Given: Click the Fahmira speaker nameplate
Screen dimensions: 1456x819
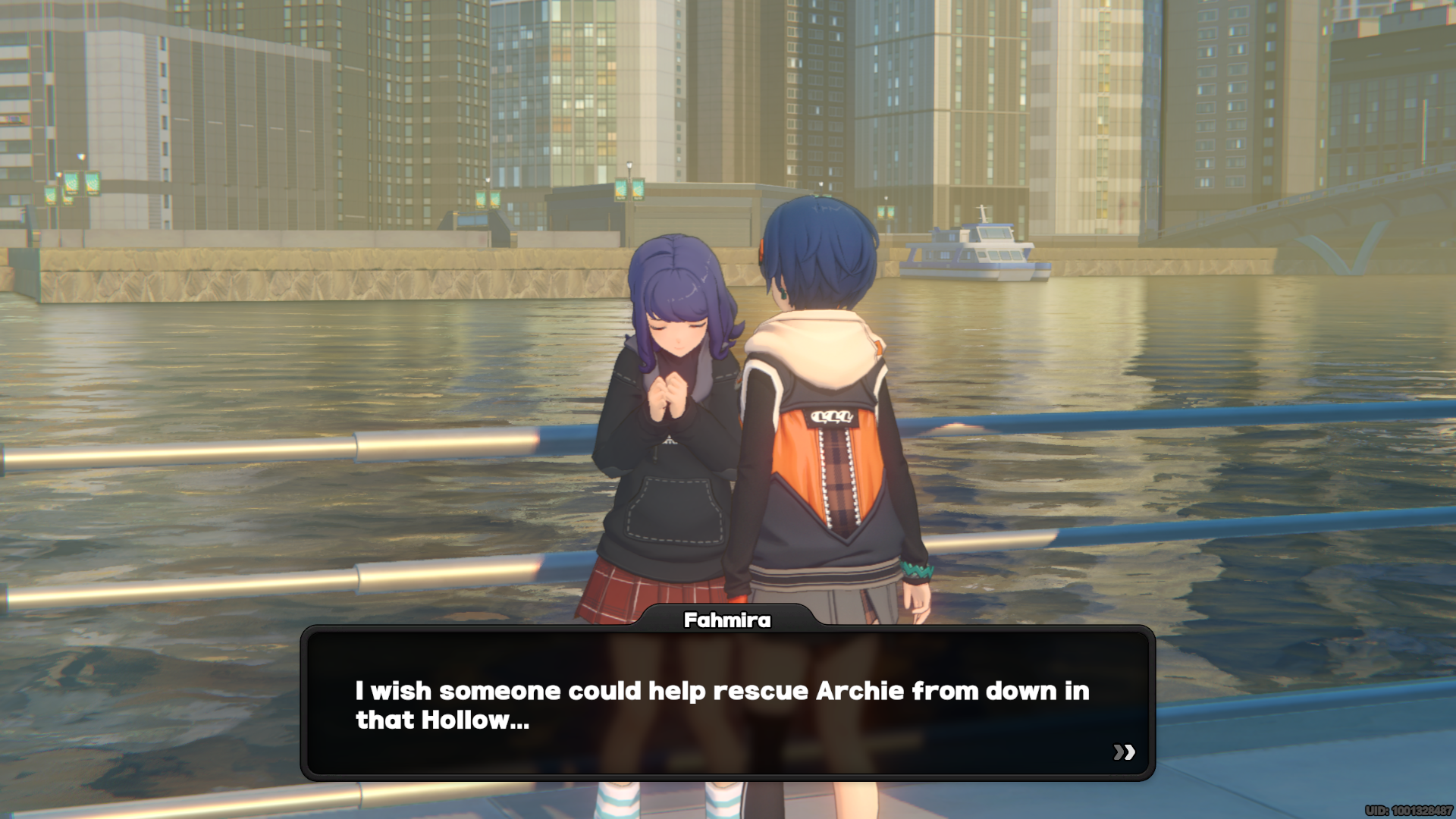Looking at the screenshot, I should (x=726, y=620).
